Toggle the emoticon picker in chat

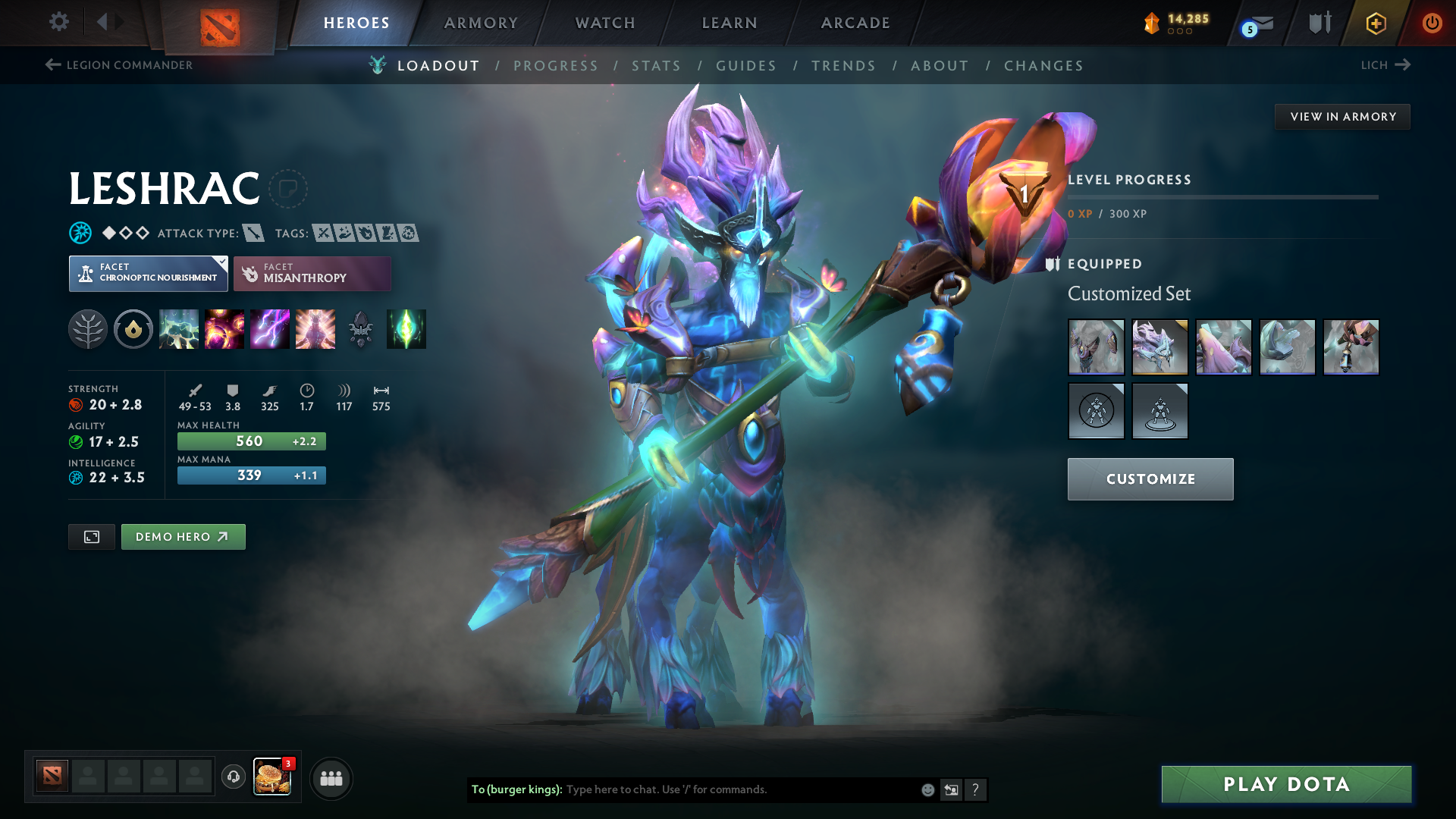(927, 789)
